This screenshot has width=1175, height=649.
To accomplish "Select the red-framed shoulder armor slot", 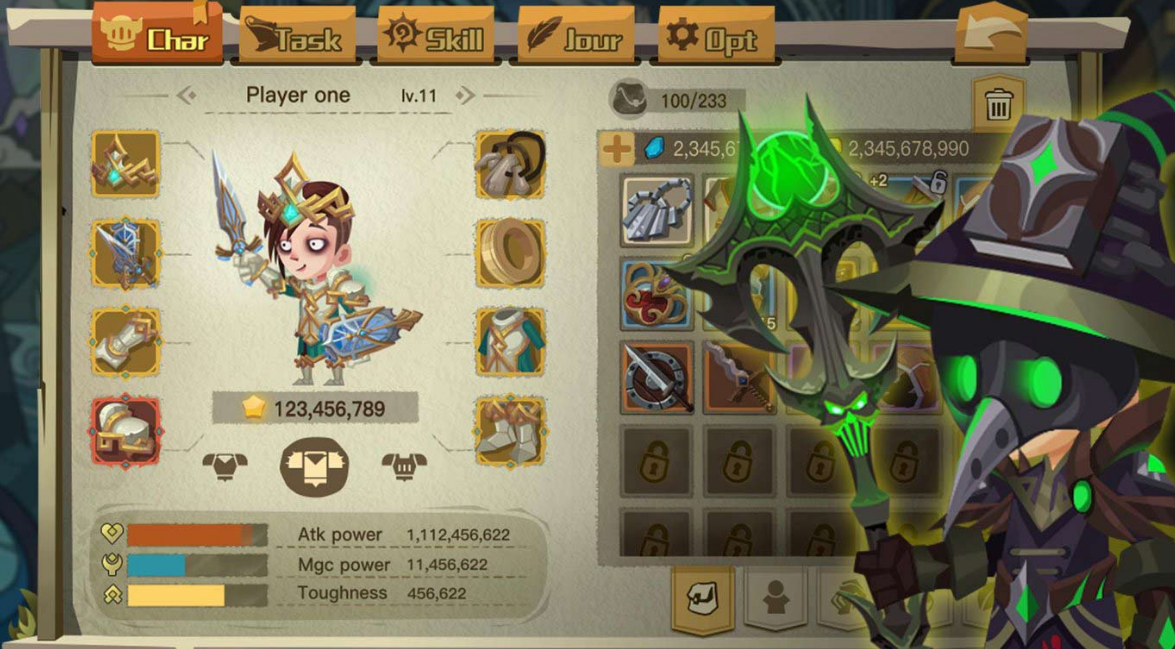I will click(x=126, y=431).
